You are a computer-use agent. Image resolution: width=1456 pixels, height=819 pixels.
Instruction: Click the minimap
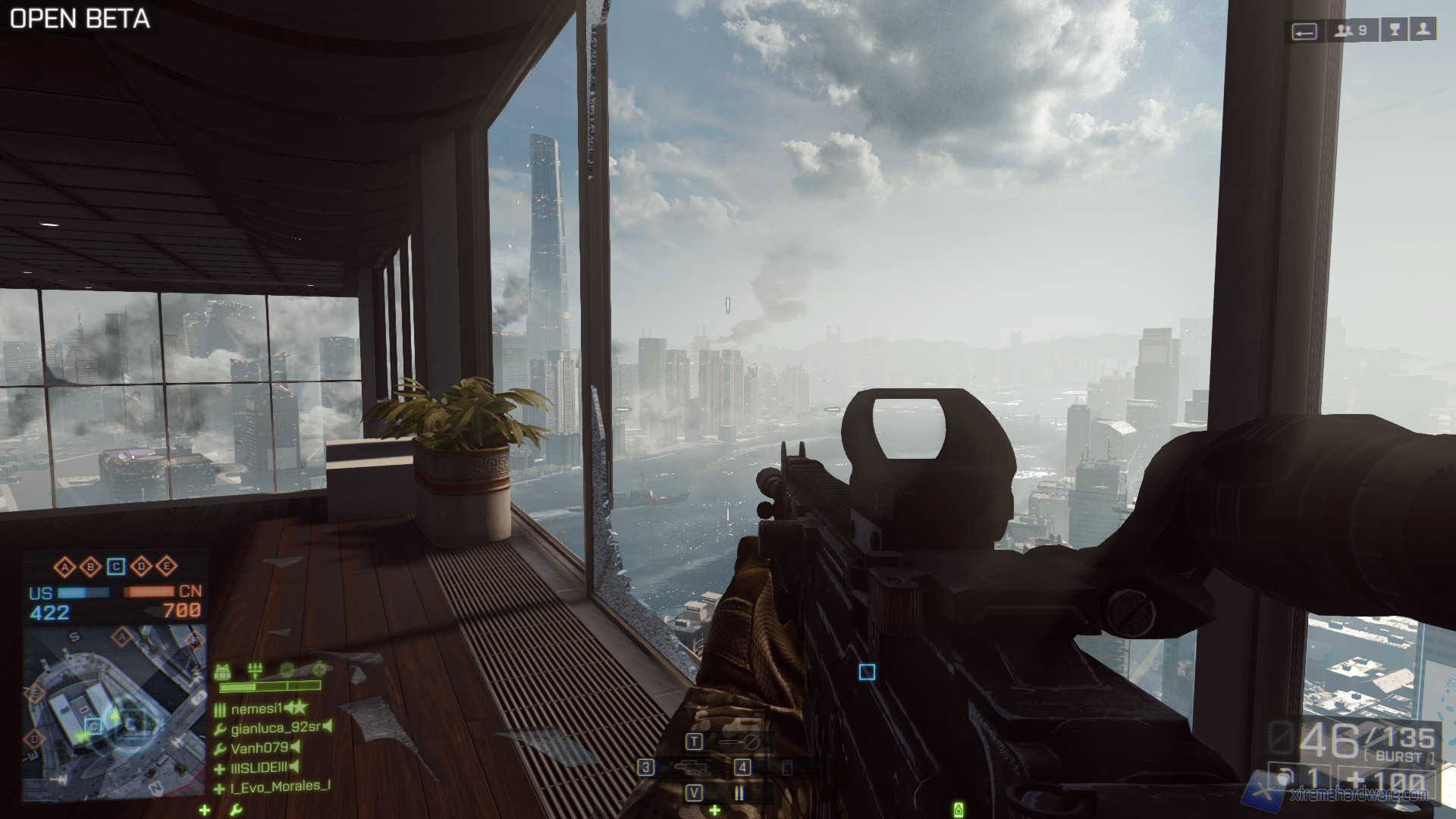(x=114, y=711)
